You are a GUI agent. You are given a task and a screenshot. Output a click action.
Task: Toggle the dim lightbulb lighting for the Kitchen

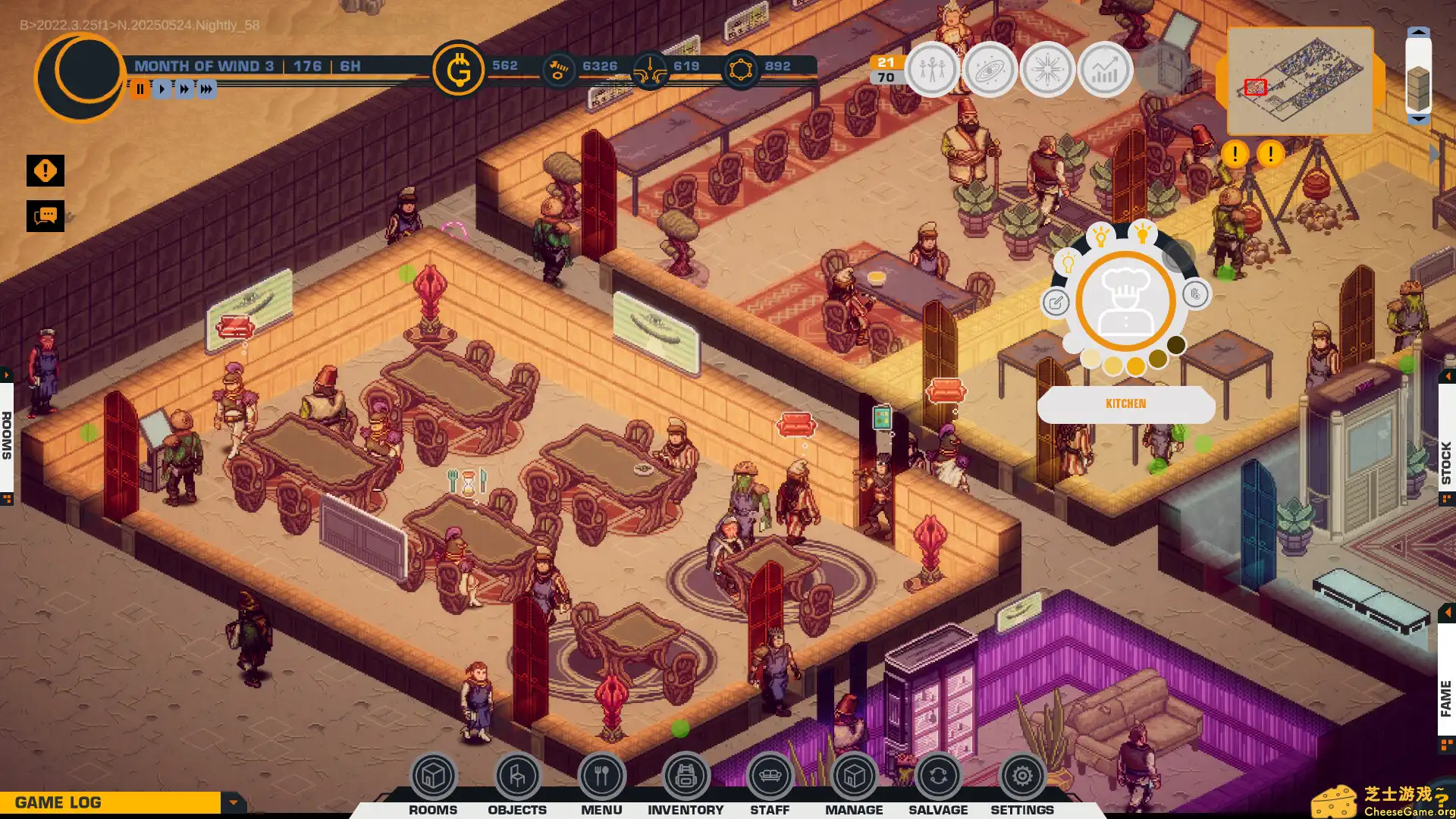(x=1068, y=262)
